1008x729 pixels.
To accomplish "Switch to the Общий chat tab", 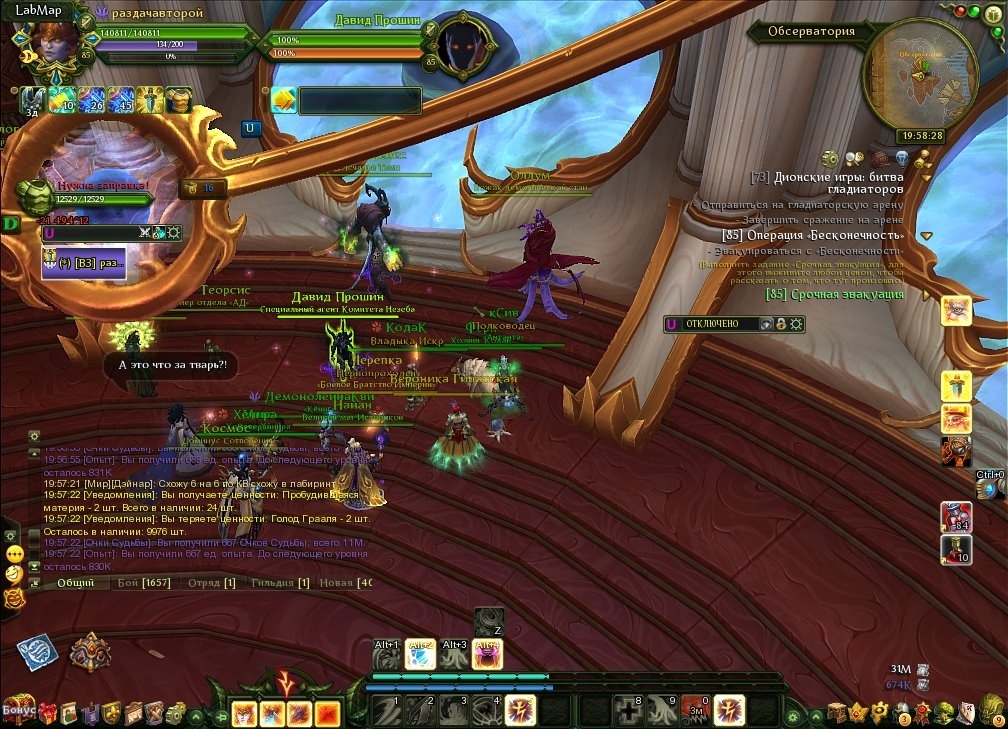I will pos(76,583).
